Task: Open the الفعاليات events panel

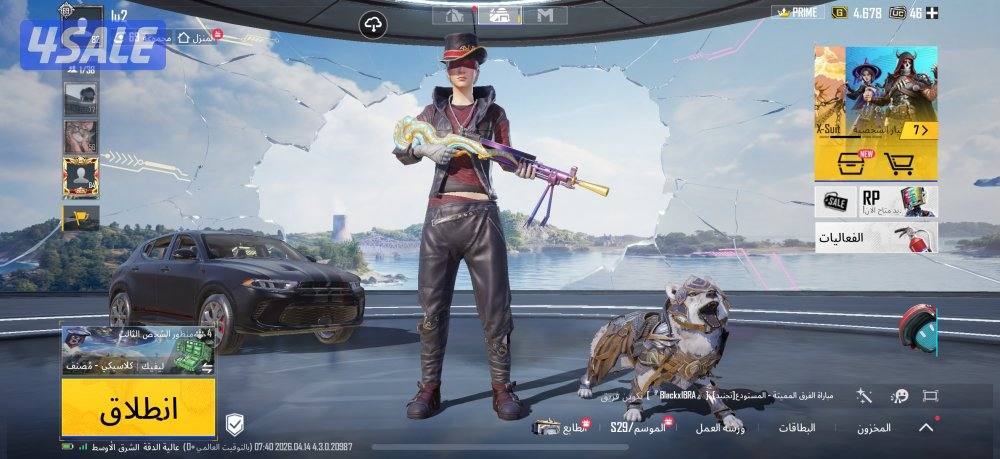Action: (876, 238)
